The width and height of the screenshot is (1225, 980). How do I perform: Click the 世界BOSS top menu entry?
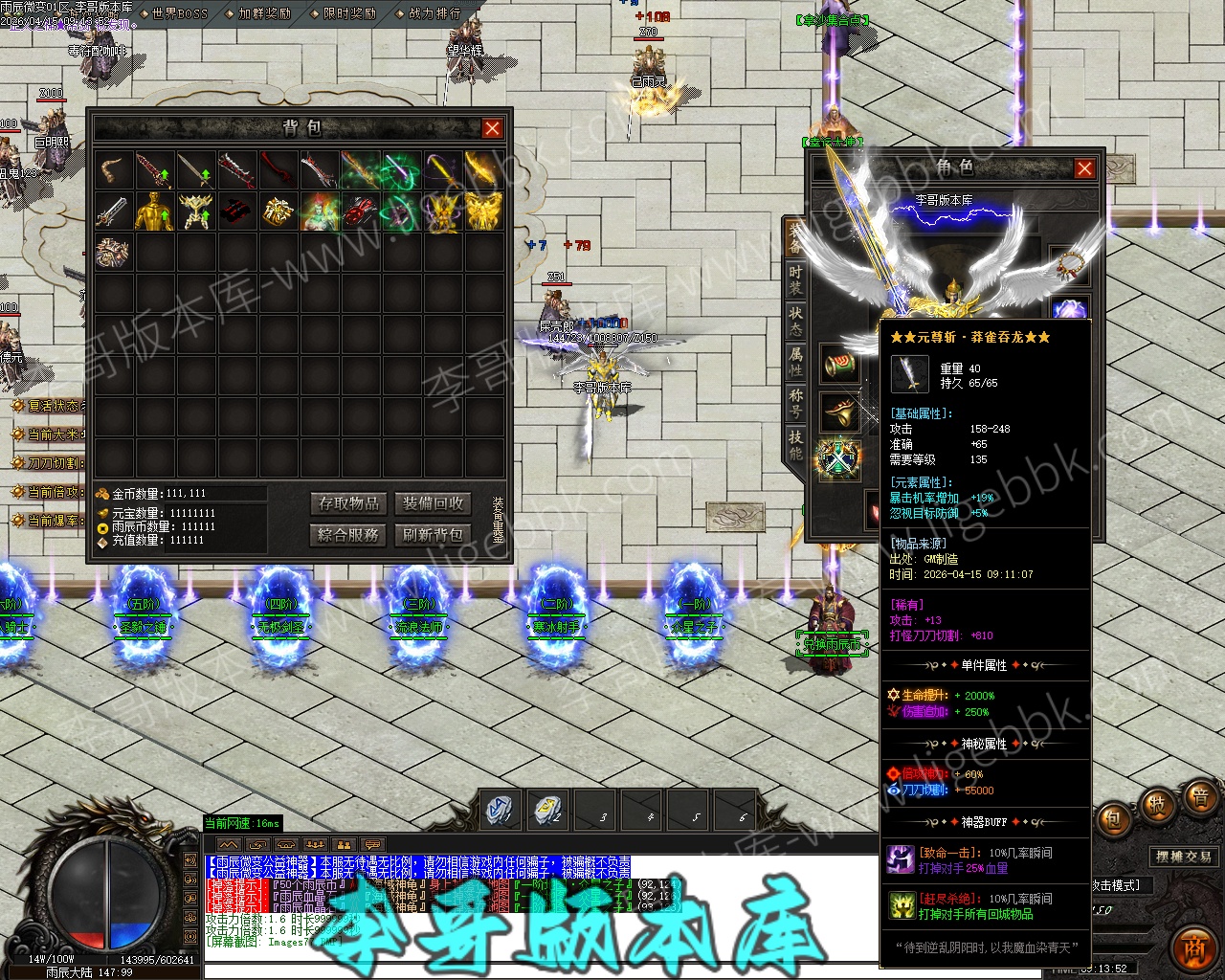(x=177, y=13)
